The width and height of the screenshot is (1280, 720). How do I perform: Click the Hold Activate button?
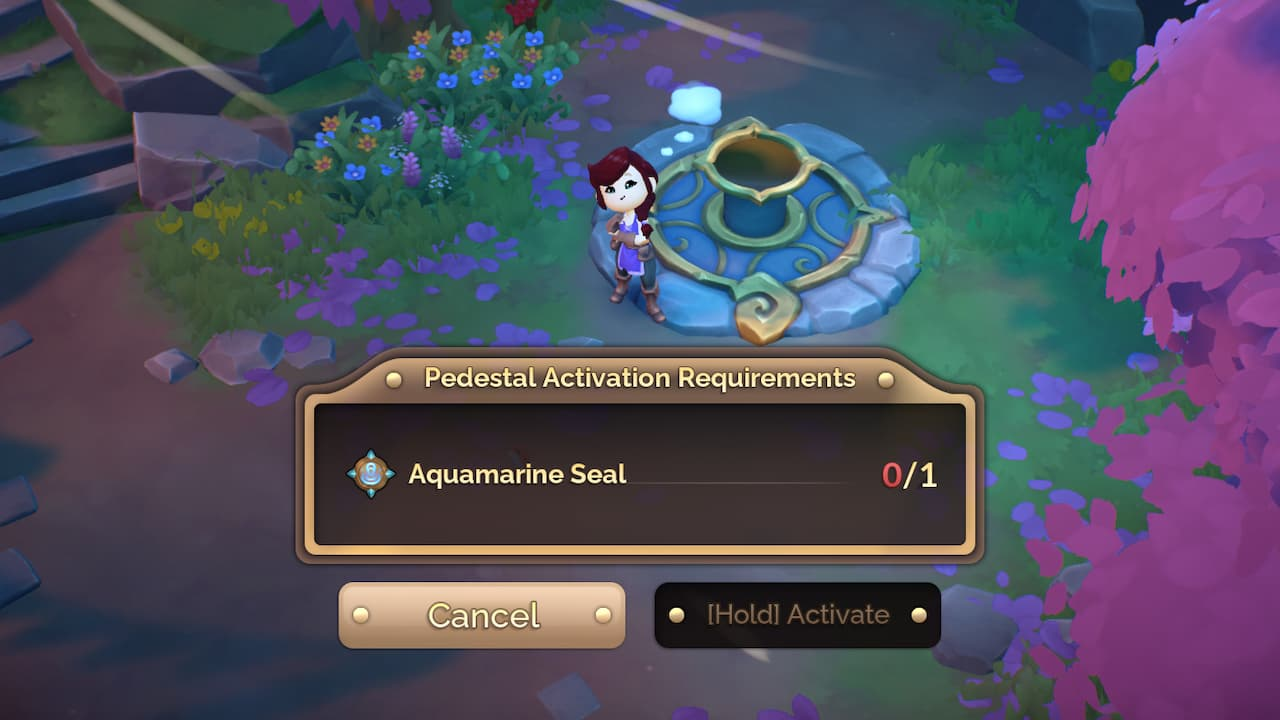pyautogui.click(x=797, y=615)
